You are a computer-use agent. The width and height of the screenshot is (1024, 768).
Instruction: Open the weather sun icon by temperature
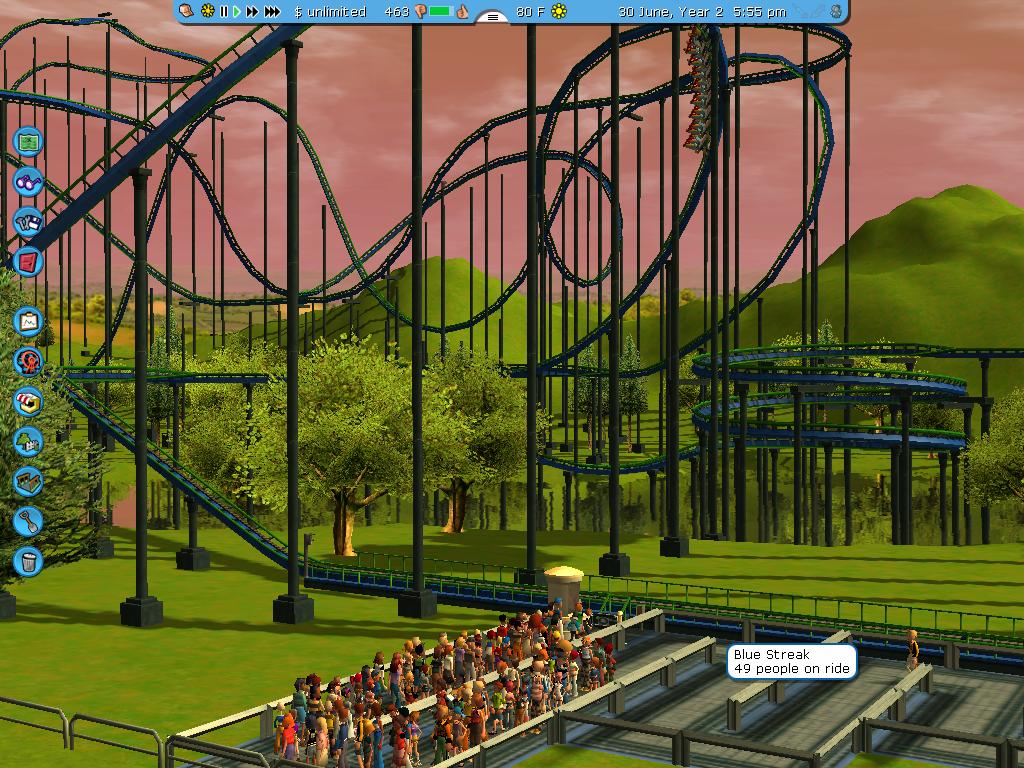tap(559, 12)
